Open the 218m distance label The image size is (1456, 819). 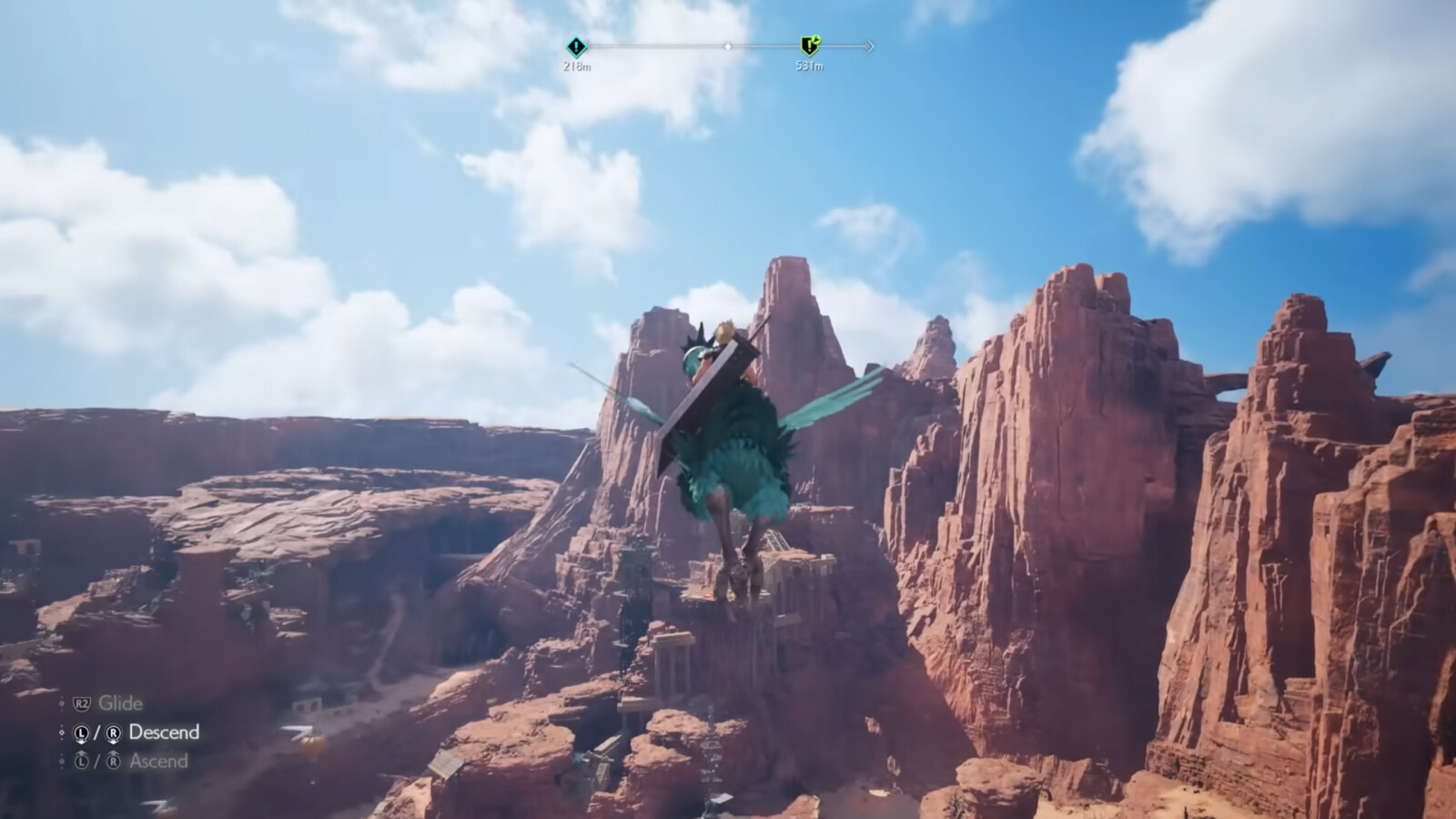(x=577, y=66)
